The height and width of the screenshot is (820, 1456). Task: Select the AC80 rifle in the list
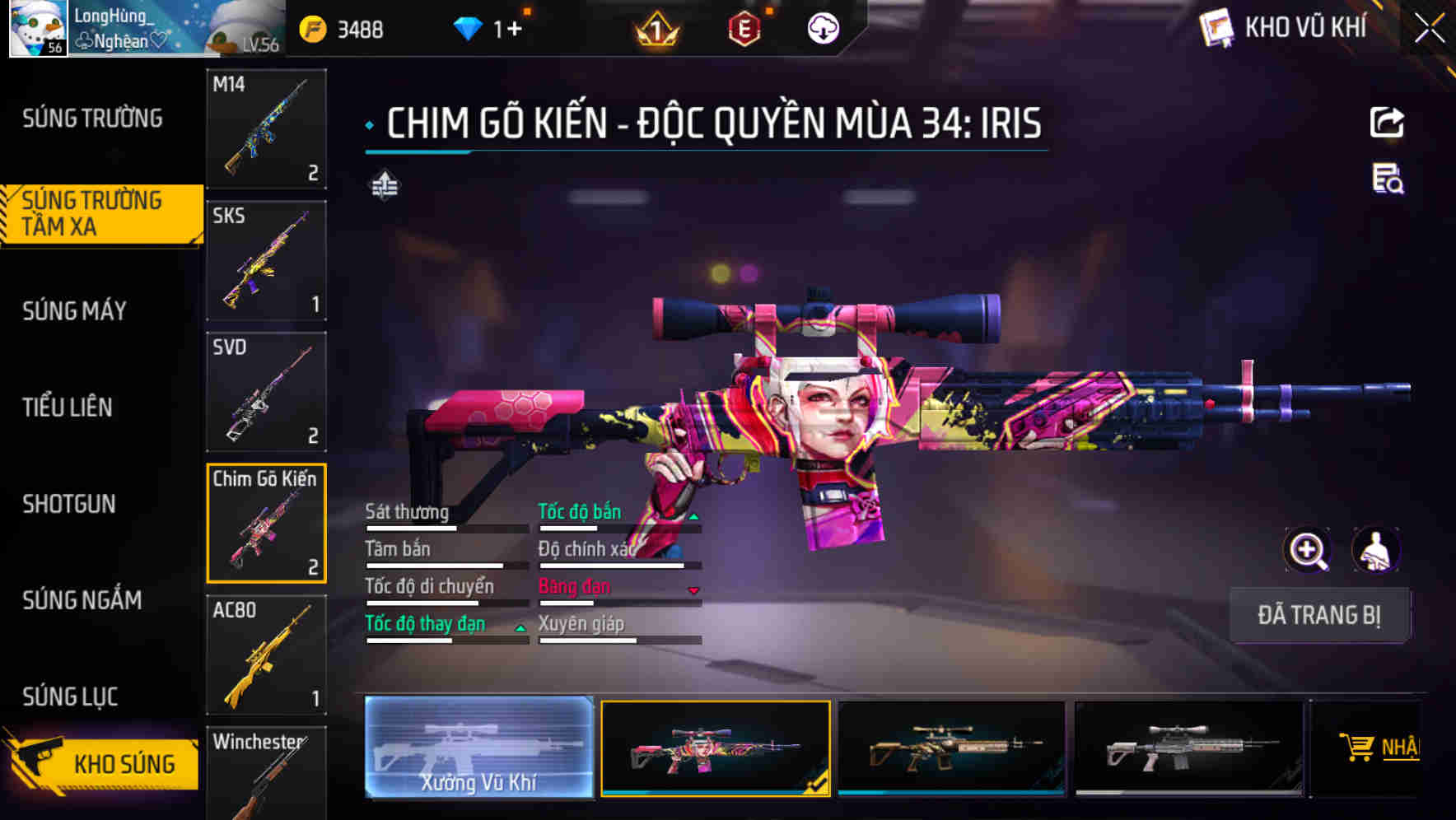[265, 656]
